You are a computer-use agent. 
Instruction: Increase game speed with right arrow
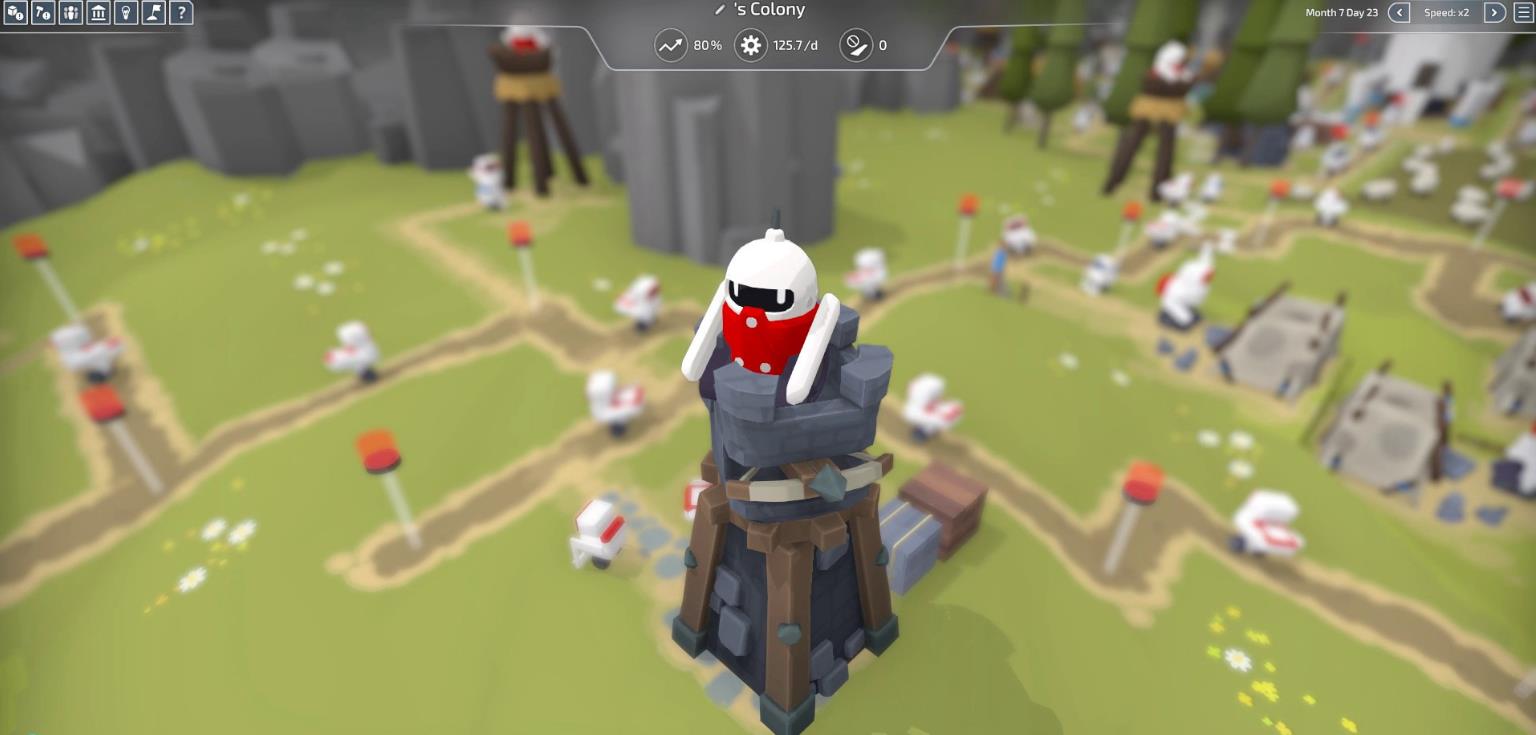coord(1494,13)
